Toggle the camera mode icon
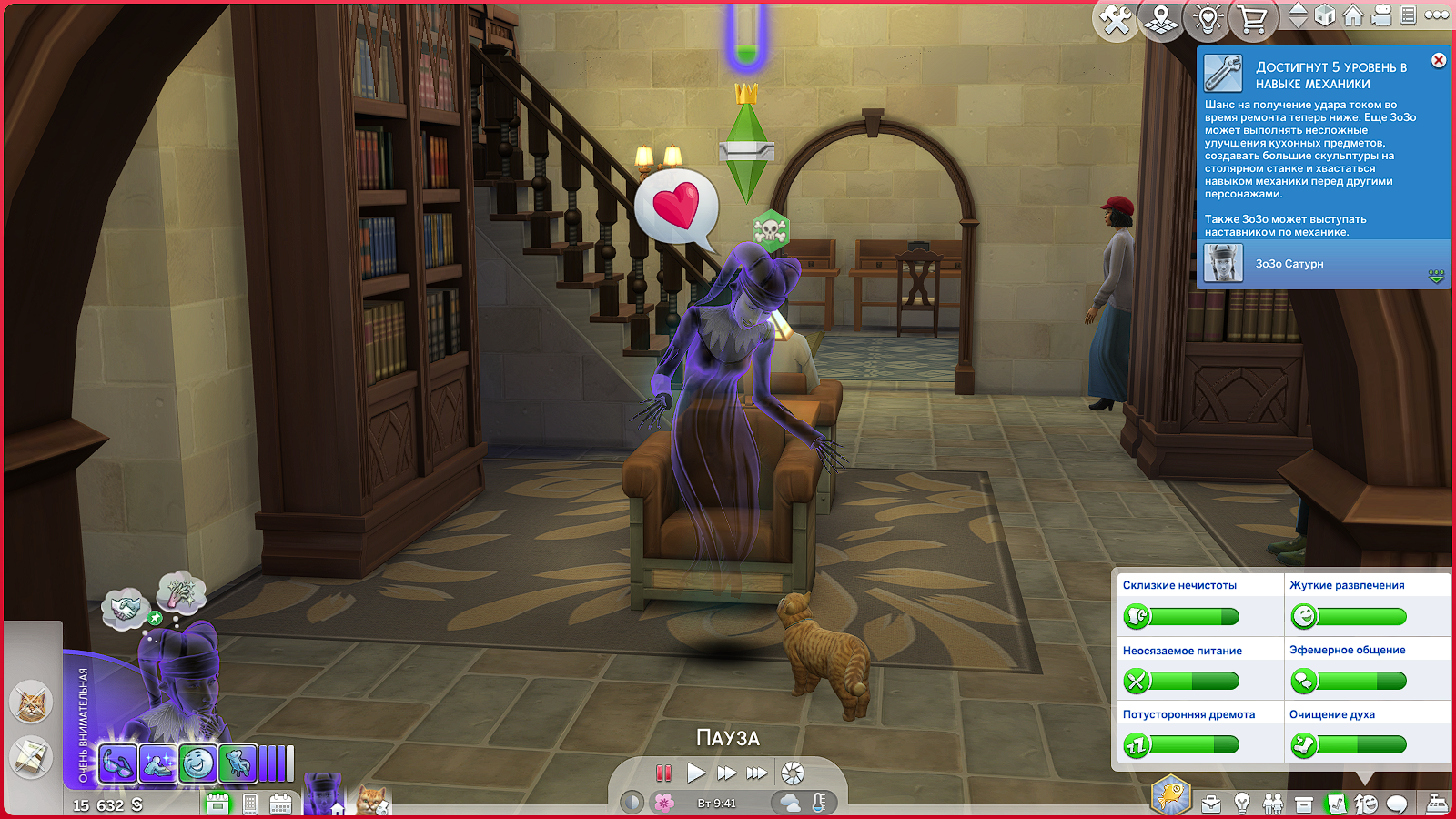Screen dimensions: 1456x819 [x=1381, y=15]
